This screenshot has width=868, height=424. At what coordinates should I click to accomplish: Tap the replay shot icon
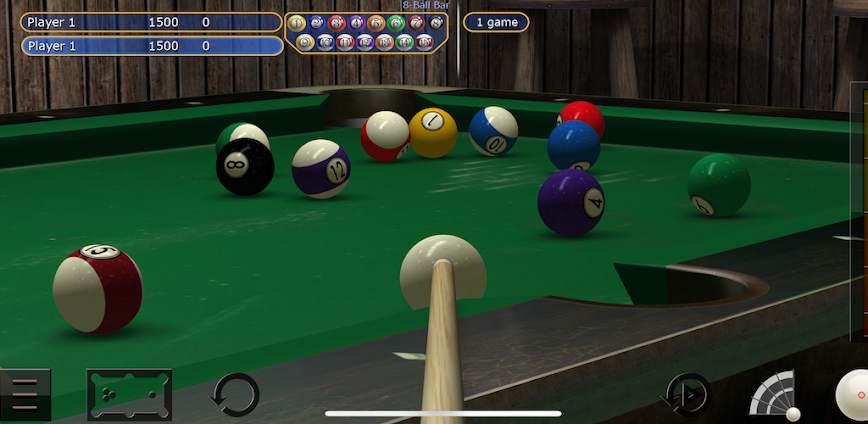pos(686,395)
